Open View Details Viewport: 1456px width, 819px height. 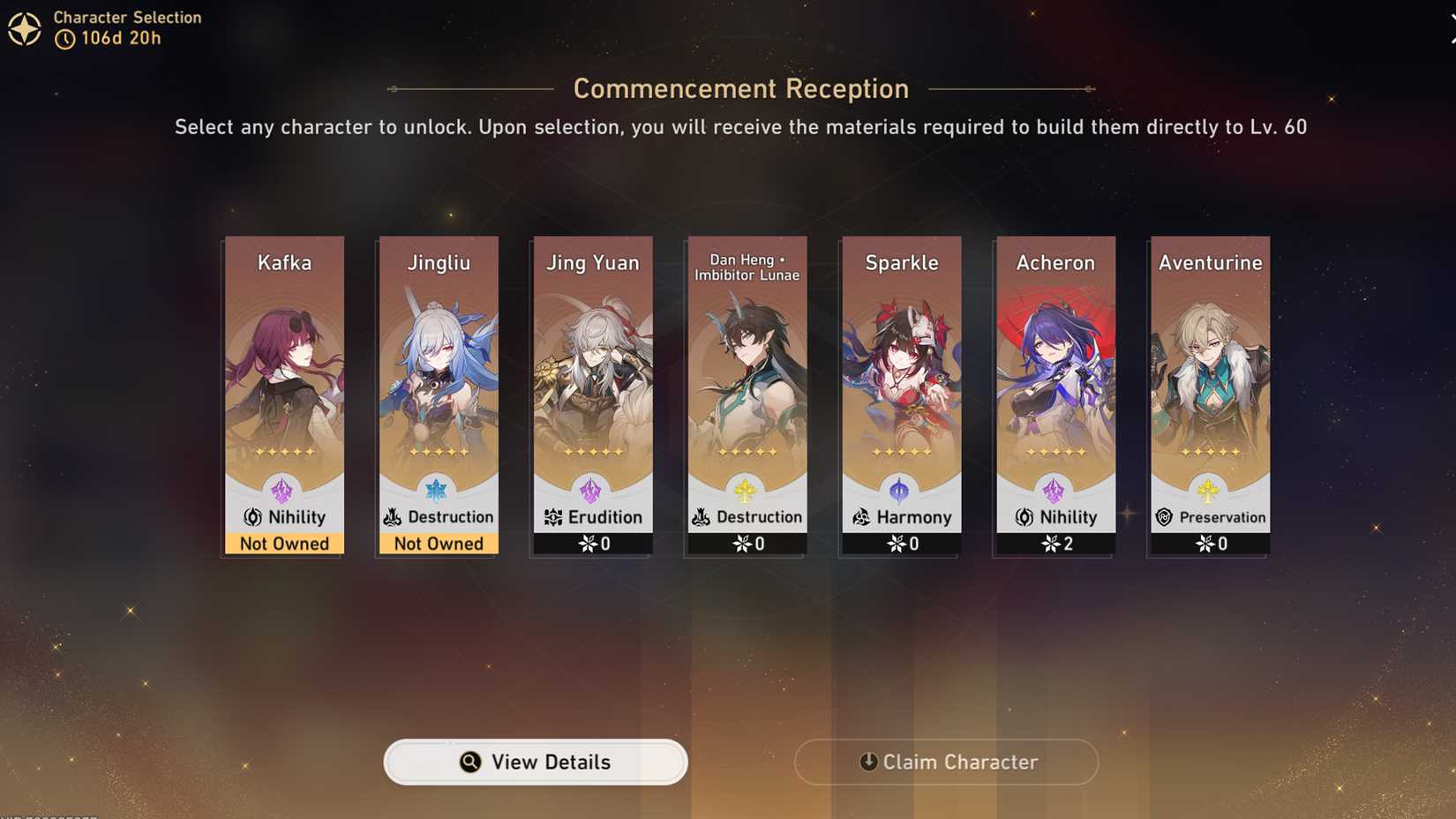click(535, 762)
